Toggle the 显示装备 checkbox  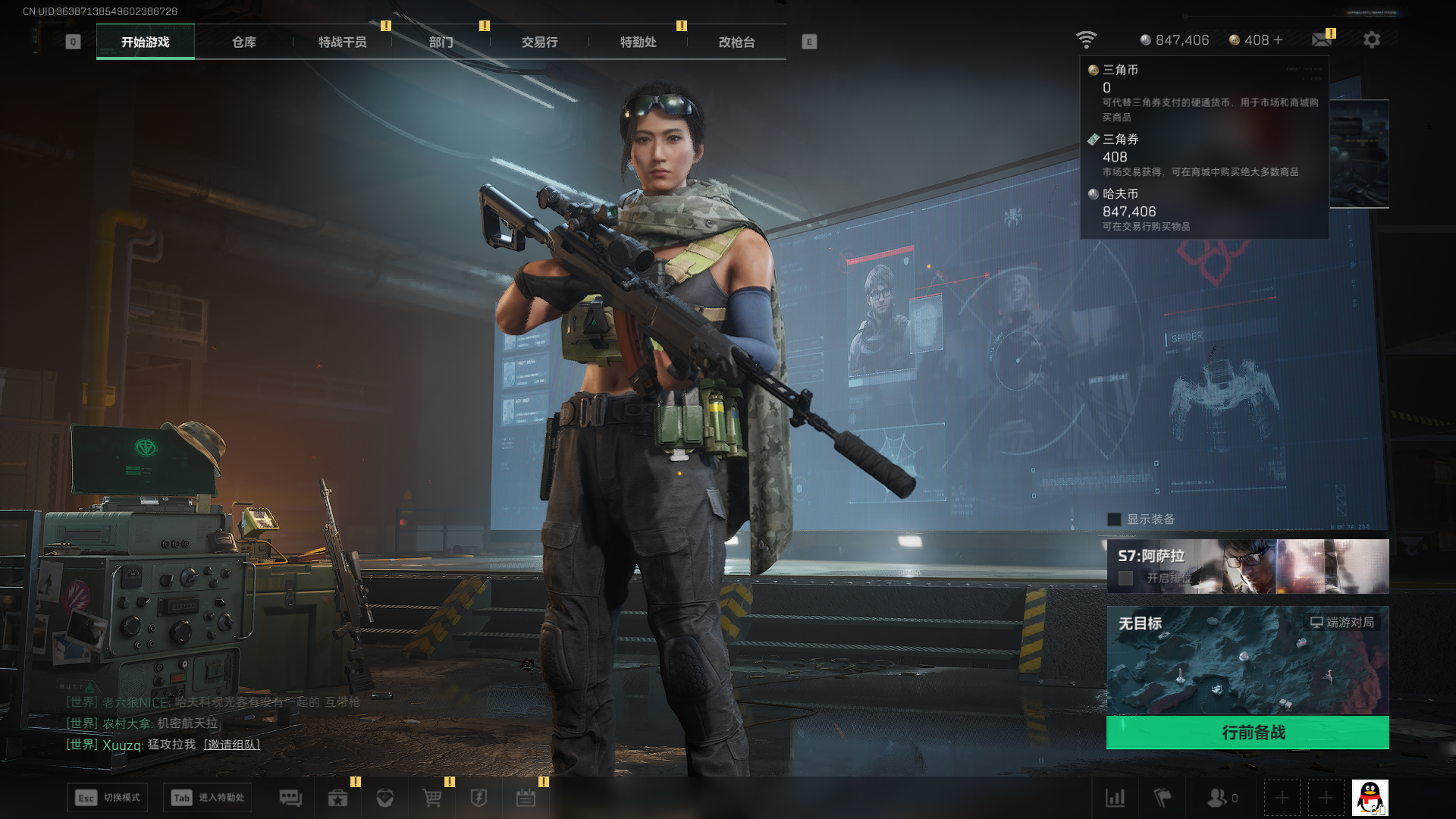tap(1114, 519)
